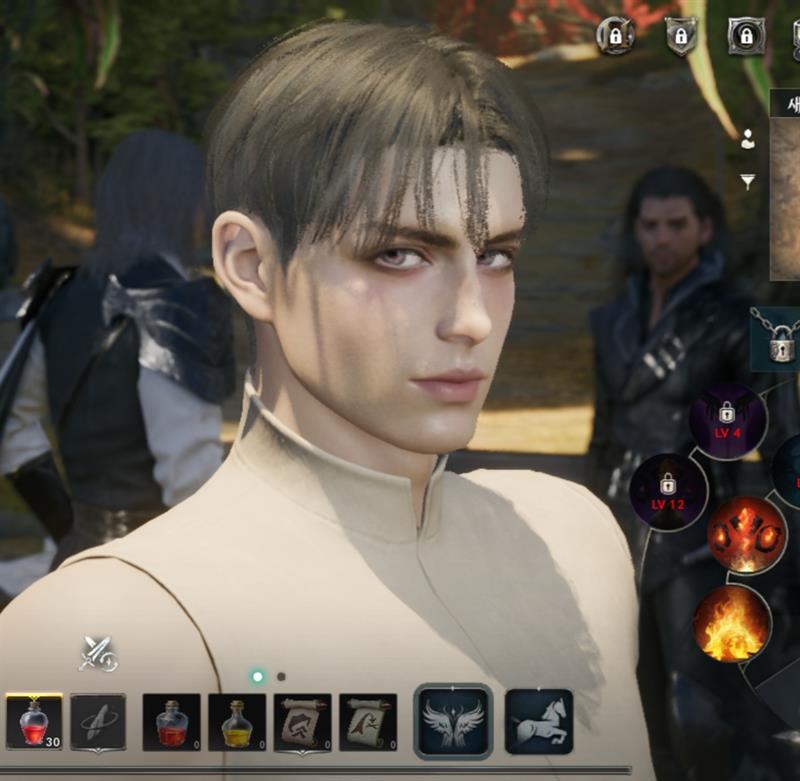The image size is (800, 781).
Task: Summon the mount with the horse icon
Action: tap(539, 720)
